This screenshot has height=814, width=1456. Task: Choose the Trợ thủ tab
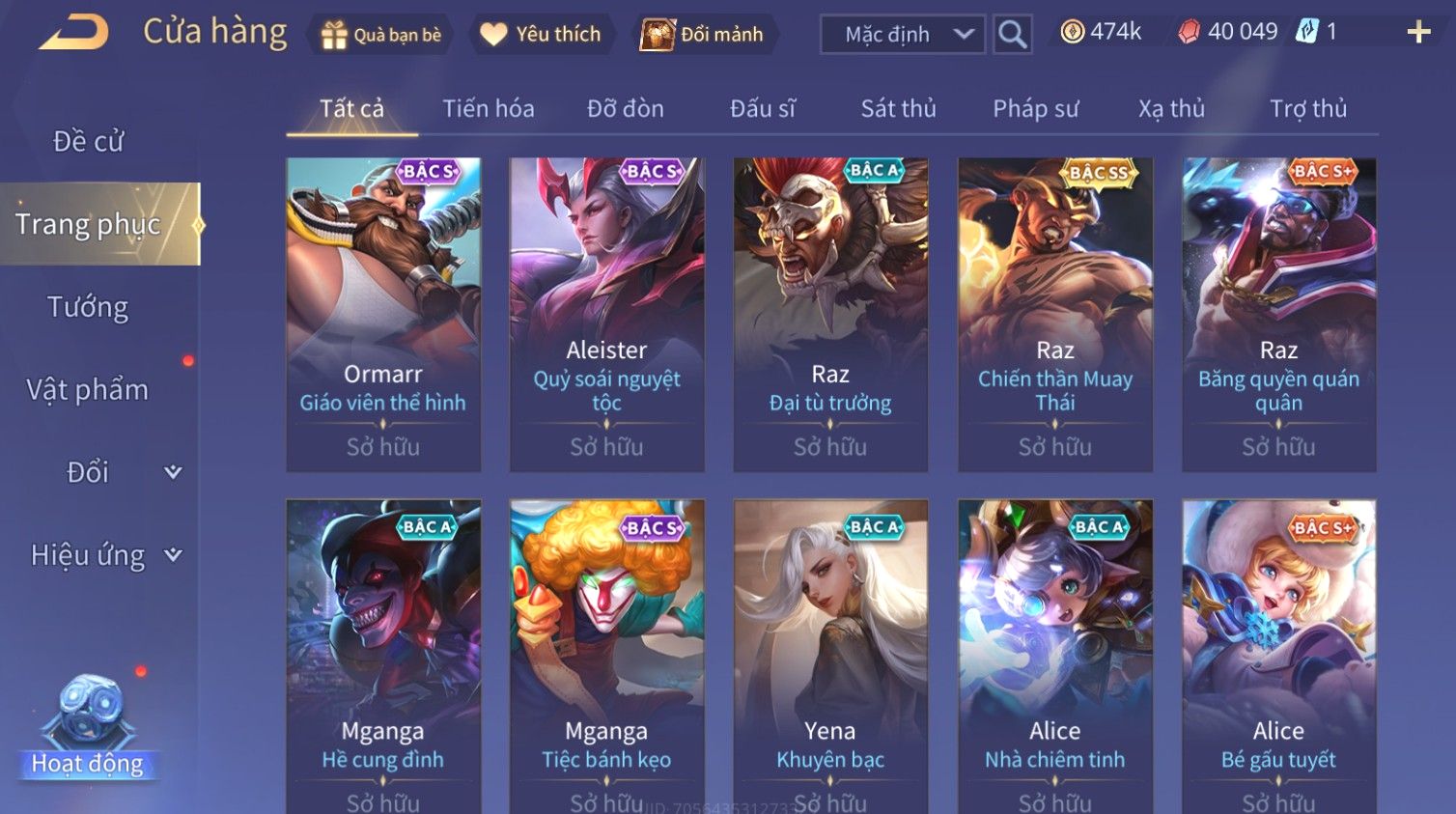tap(1307, 108)
